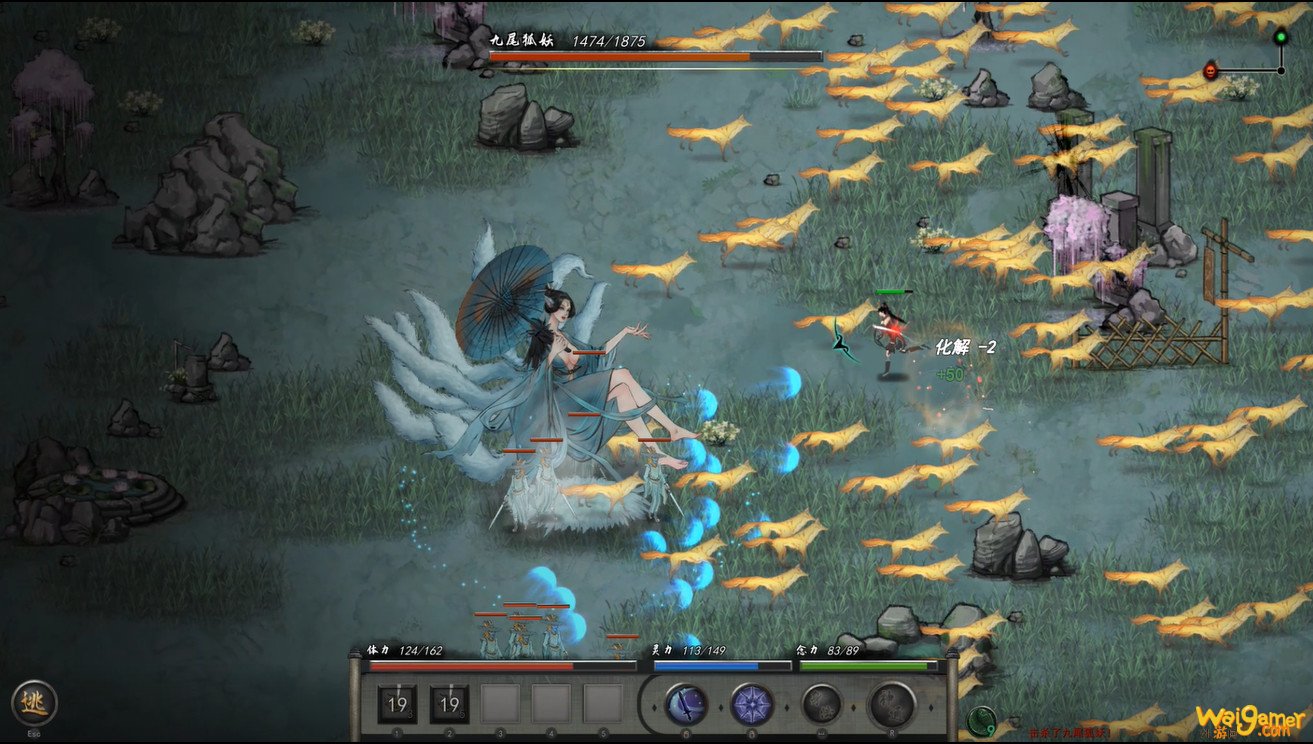This screenshot has width=1313, height=744.
Task: Activate the purple eight-point star skill
Action: point(751,704)
